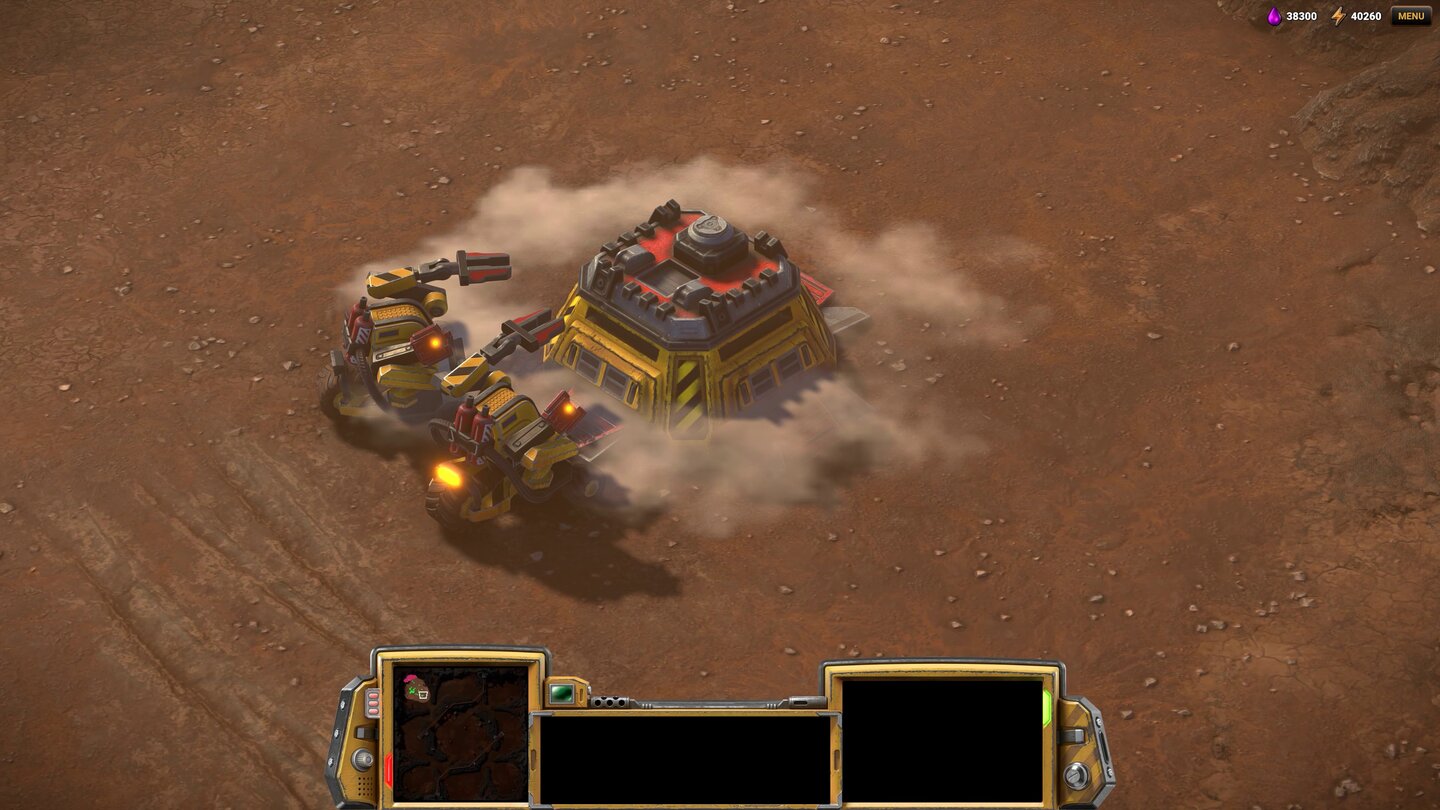Screen dimensions: 1440x810
Task: Toggle the gray switch on the right console frame
Action: click(1071, 737)
